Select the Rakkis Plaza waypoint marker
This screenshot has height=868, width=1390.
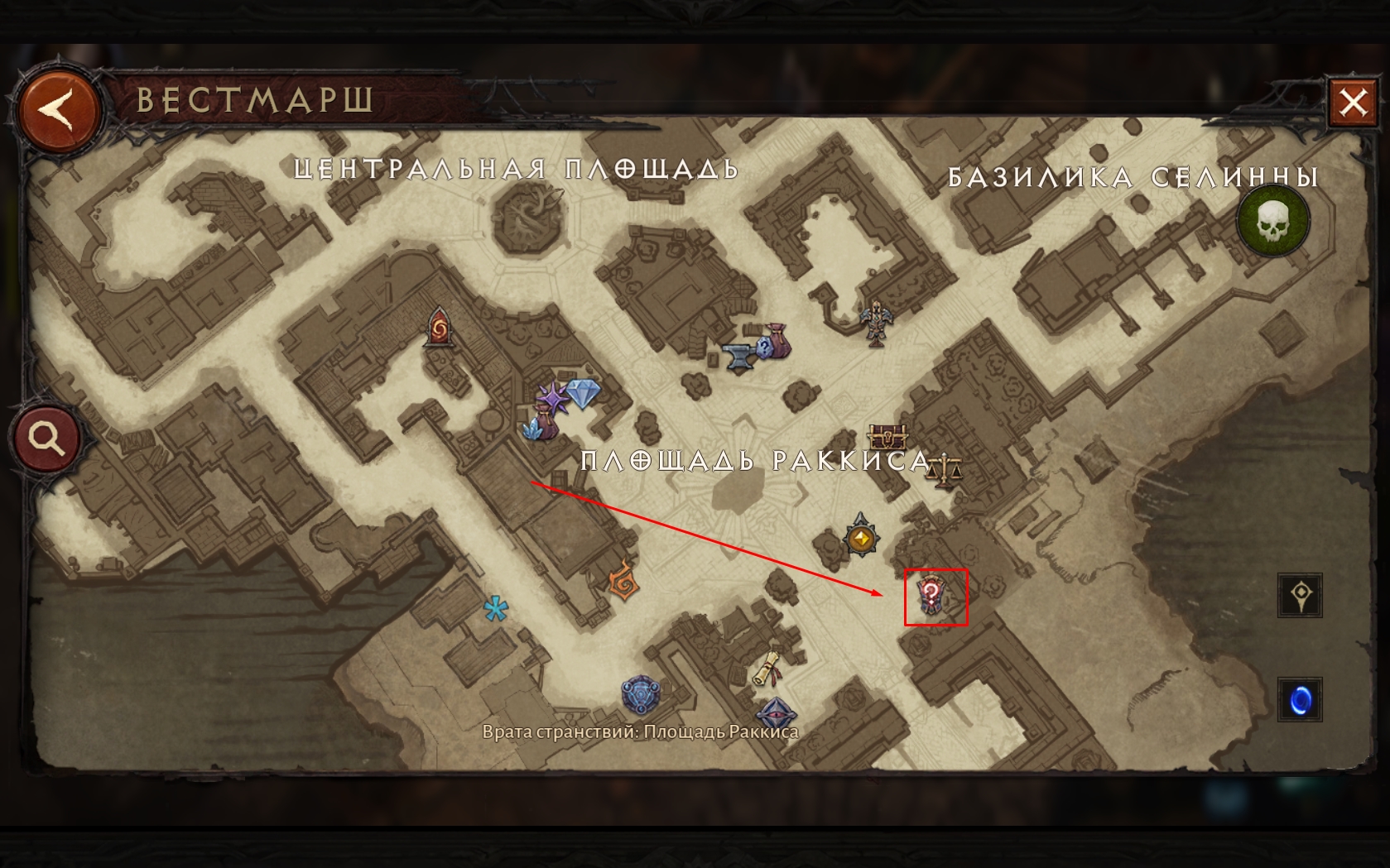(640, 695)
